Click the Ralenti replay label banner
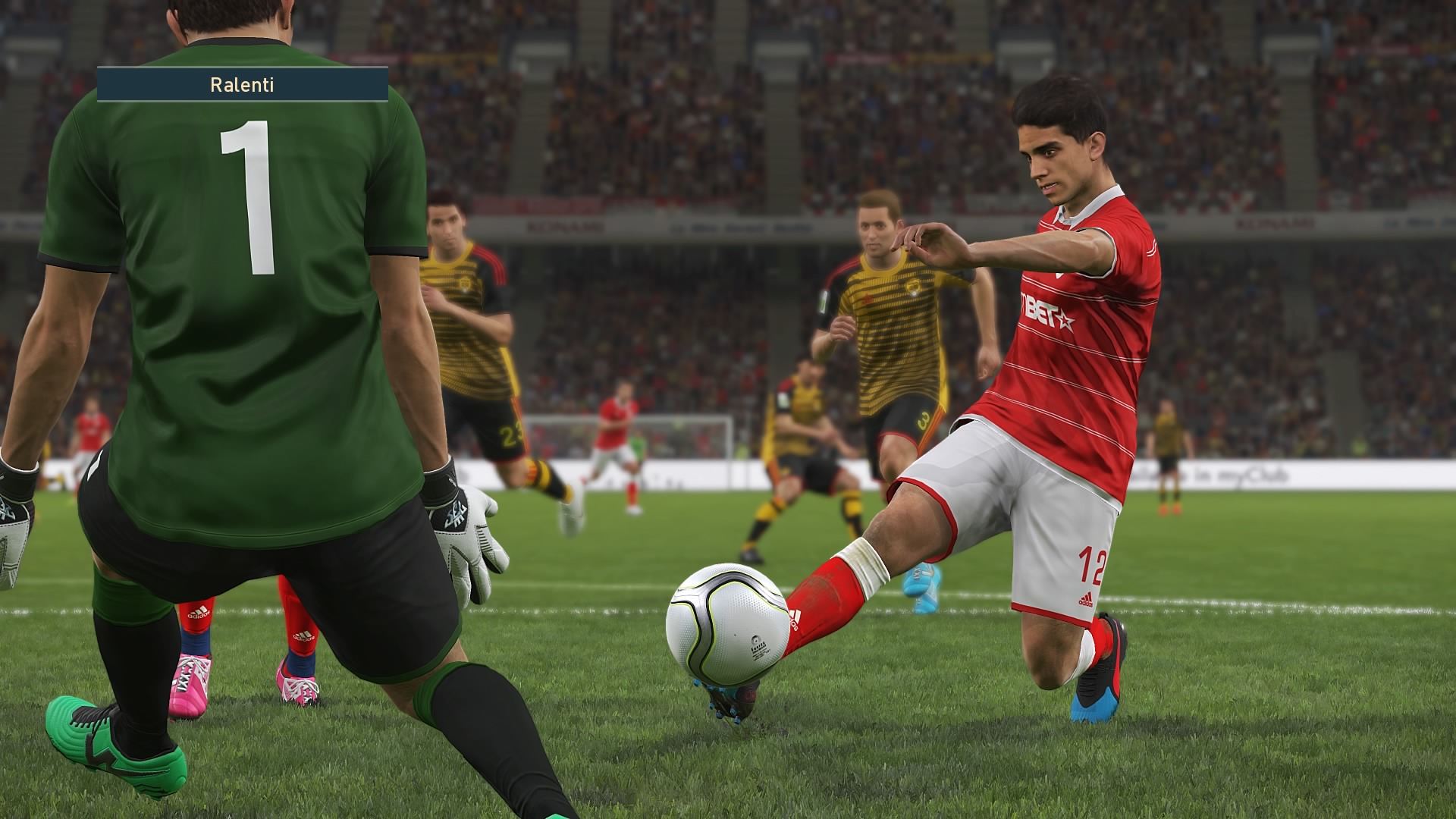The height and width of the screenshot is (819, 1456). pyautogui.click(x=243, y=84)
